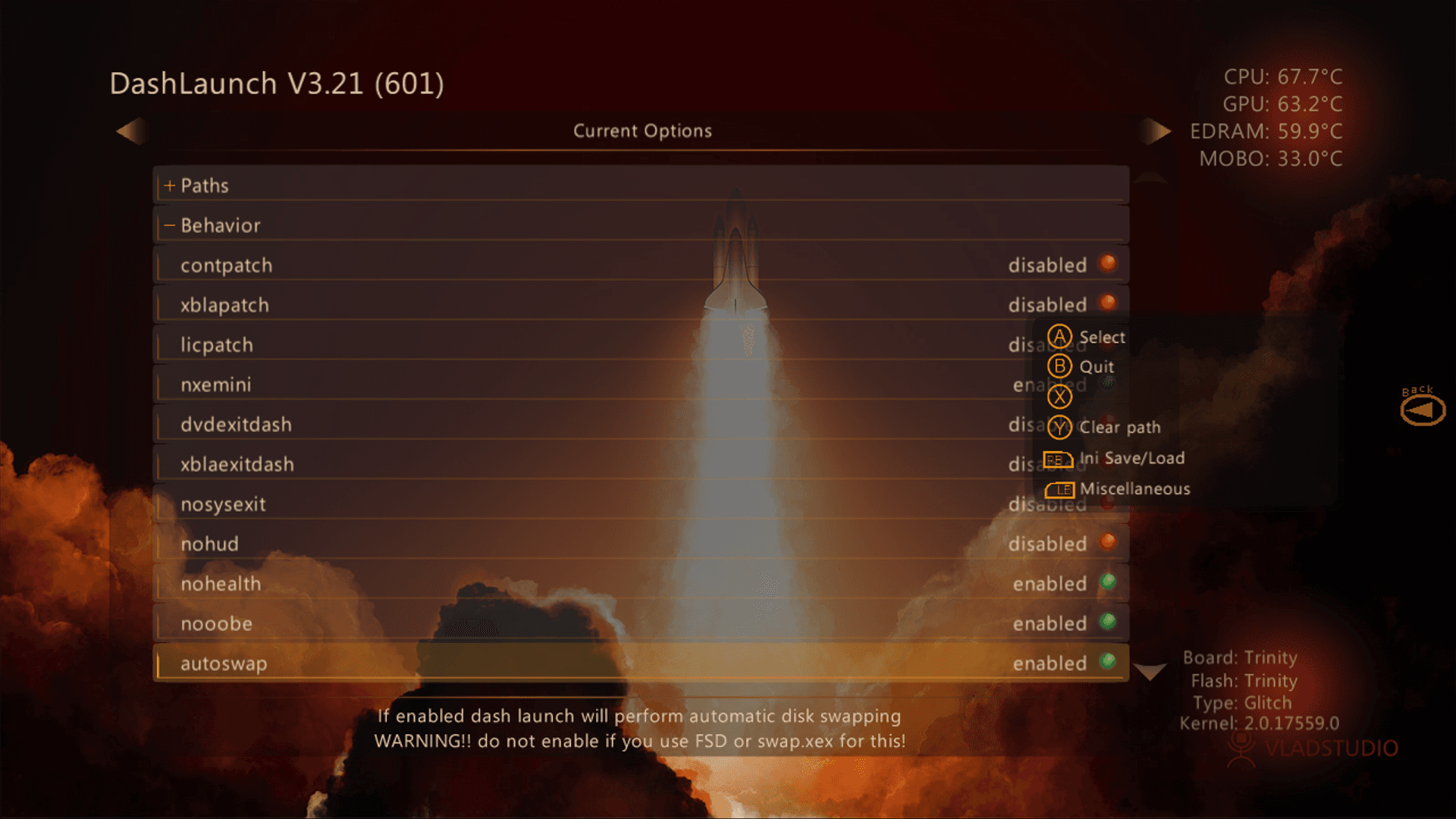The height and width of the screenshot is (819, 1456).
Task: Go to next page with right arrow
Action: 1155,131
